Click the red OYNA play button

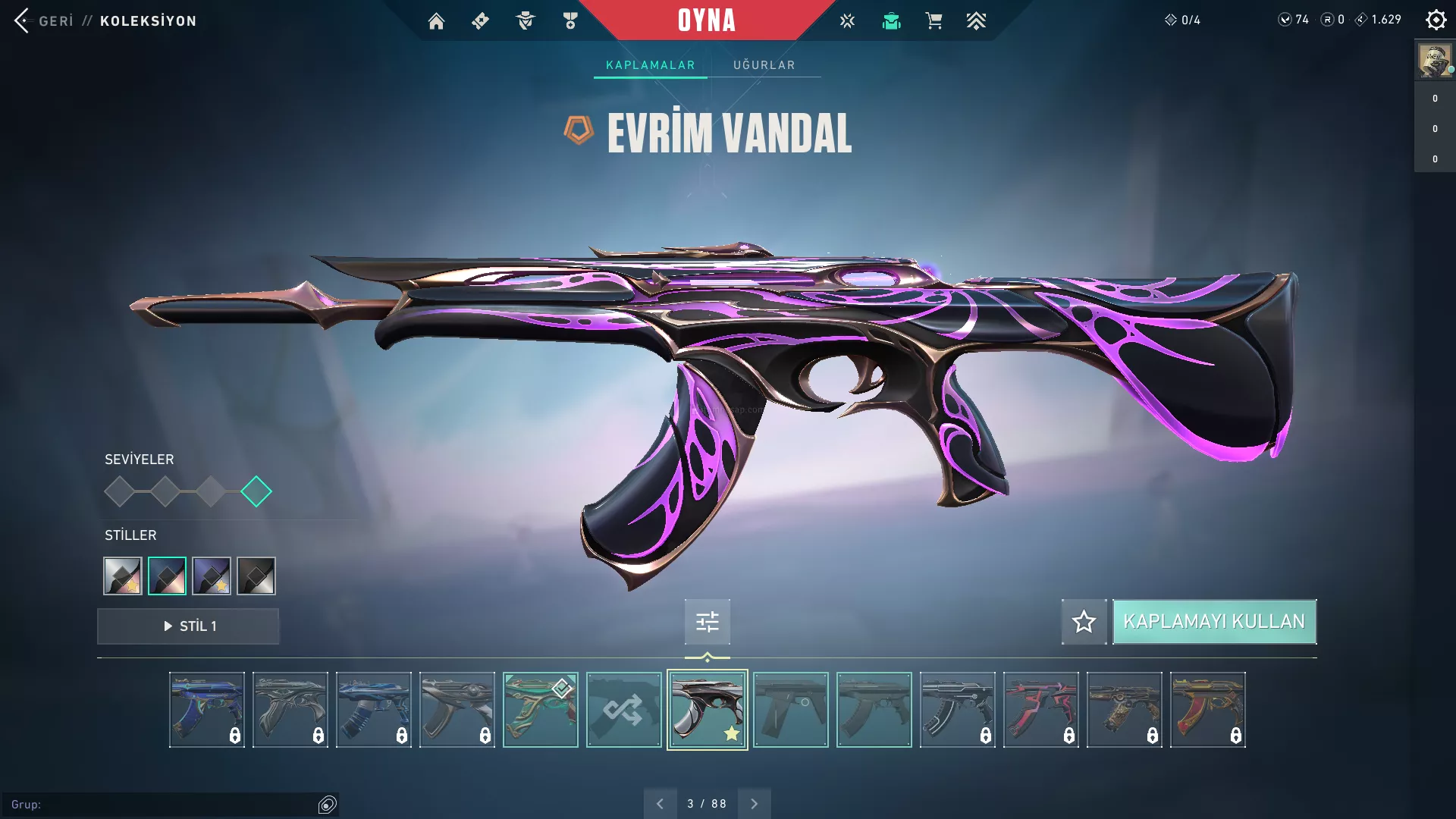coord(706,20)
